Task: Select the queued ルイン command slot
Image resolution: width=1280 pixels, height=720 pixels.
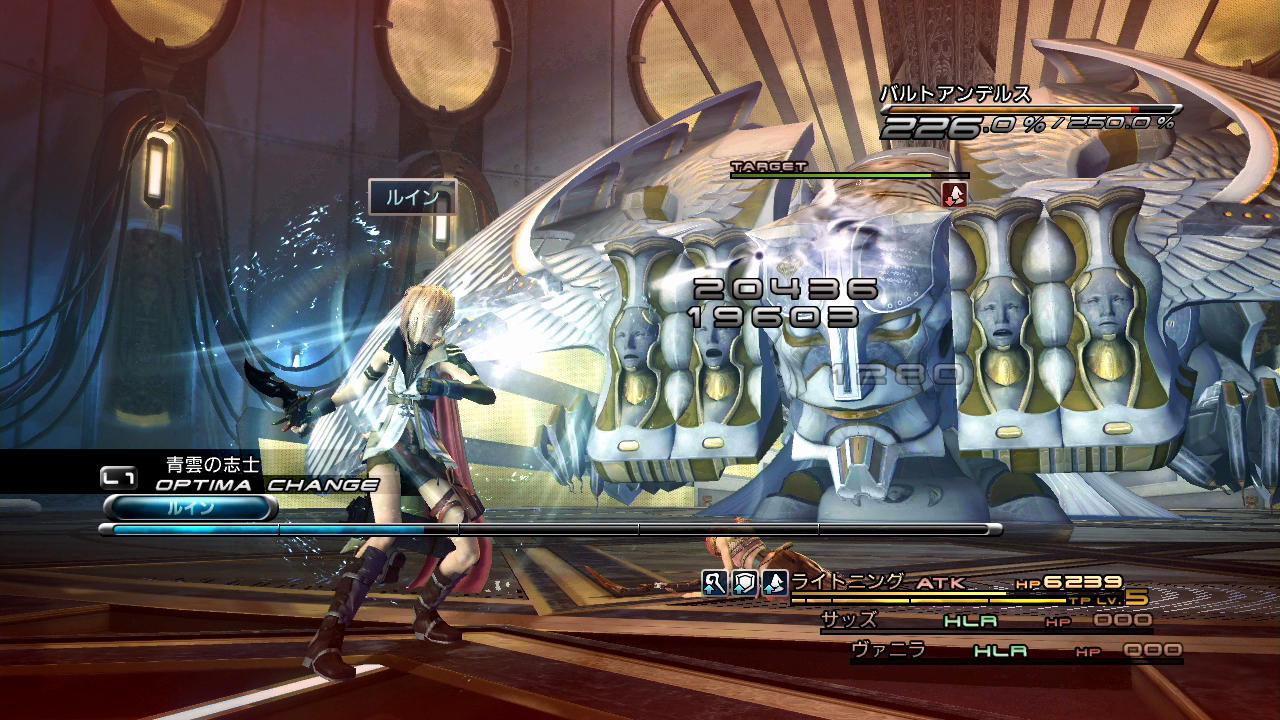Action: 190,508
